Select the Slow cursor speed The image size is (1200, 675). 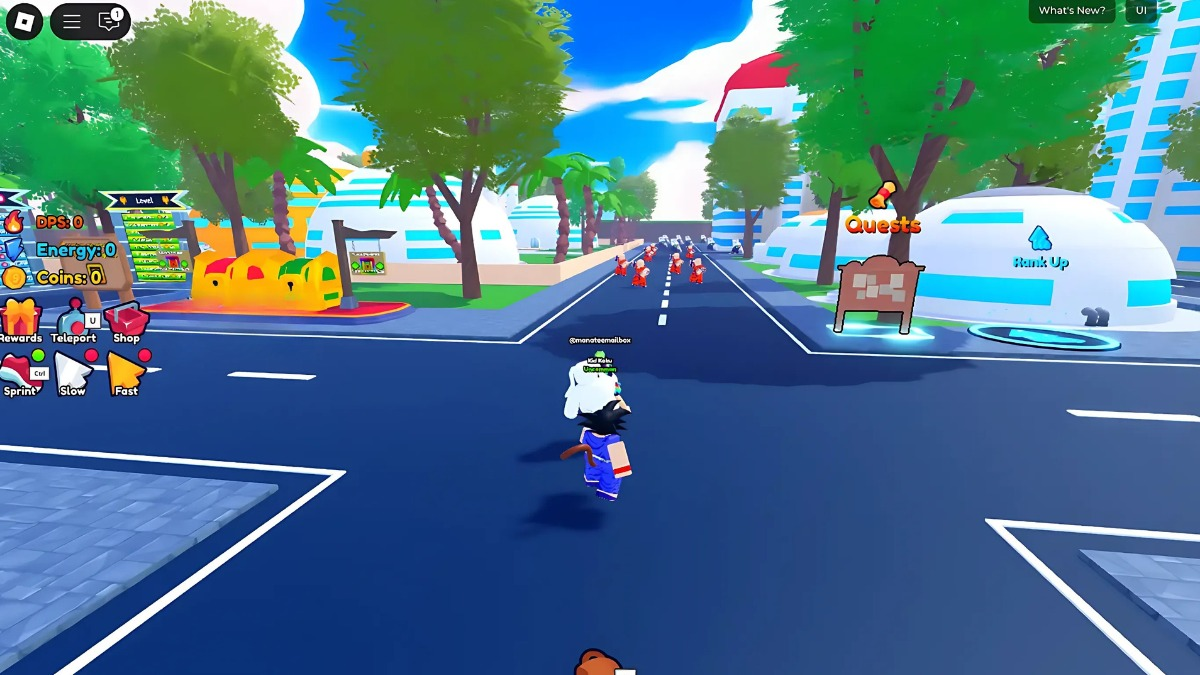(73, 373)
